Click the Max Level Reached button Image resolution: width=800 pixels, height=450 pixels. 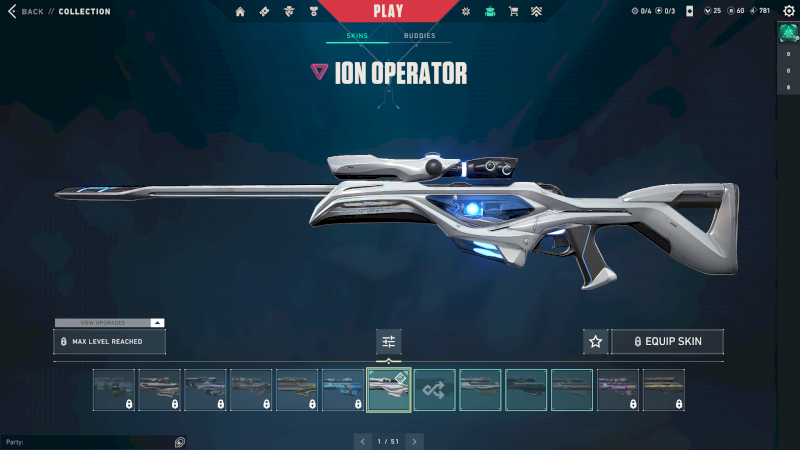click(x=109, y=342)
